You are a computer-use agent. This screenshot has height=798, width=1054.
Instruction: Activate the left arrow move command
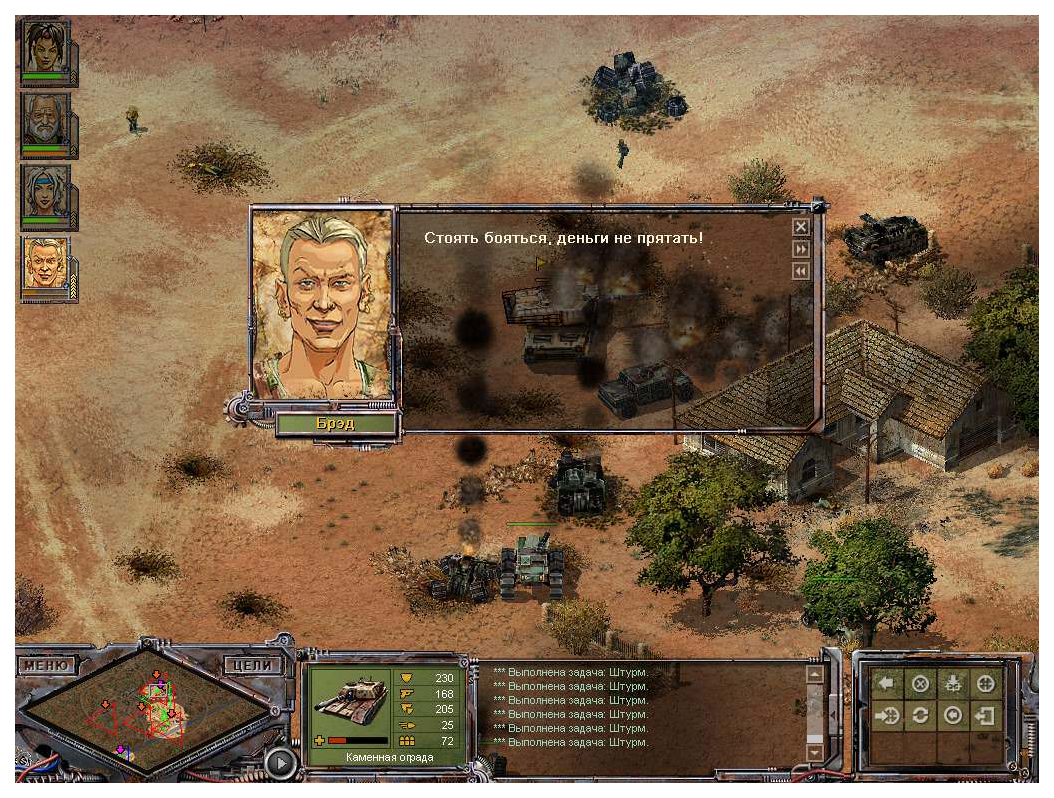887,684
